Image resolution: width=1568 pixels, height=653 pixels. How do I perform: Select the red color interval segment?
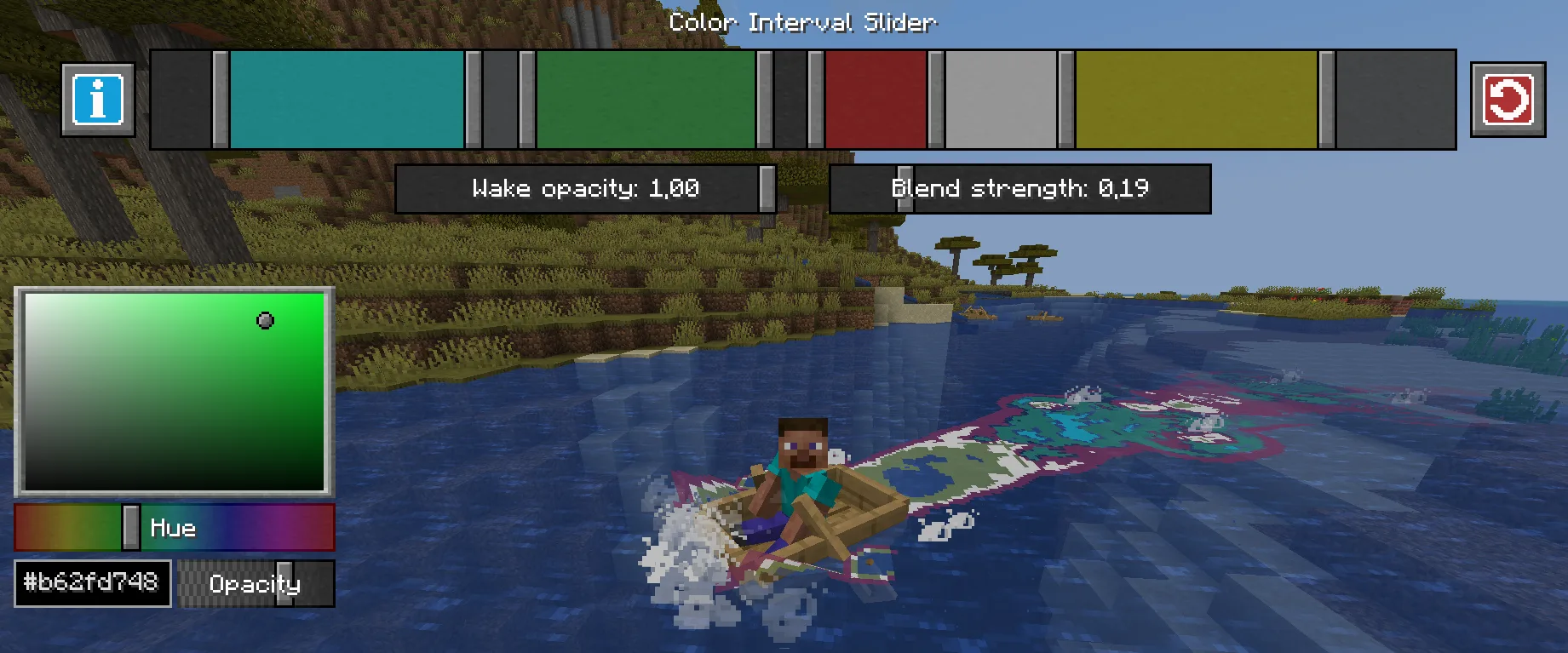[877, 100]
